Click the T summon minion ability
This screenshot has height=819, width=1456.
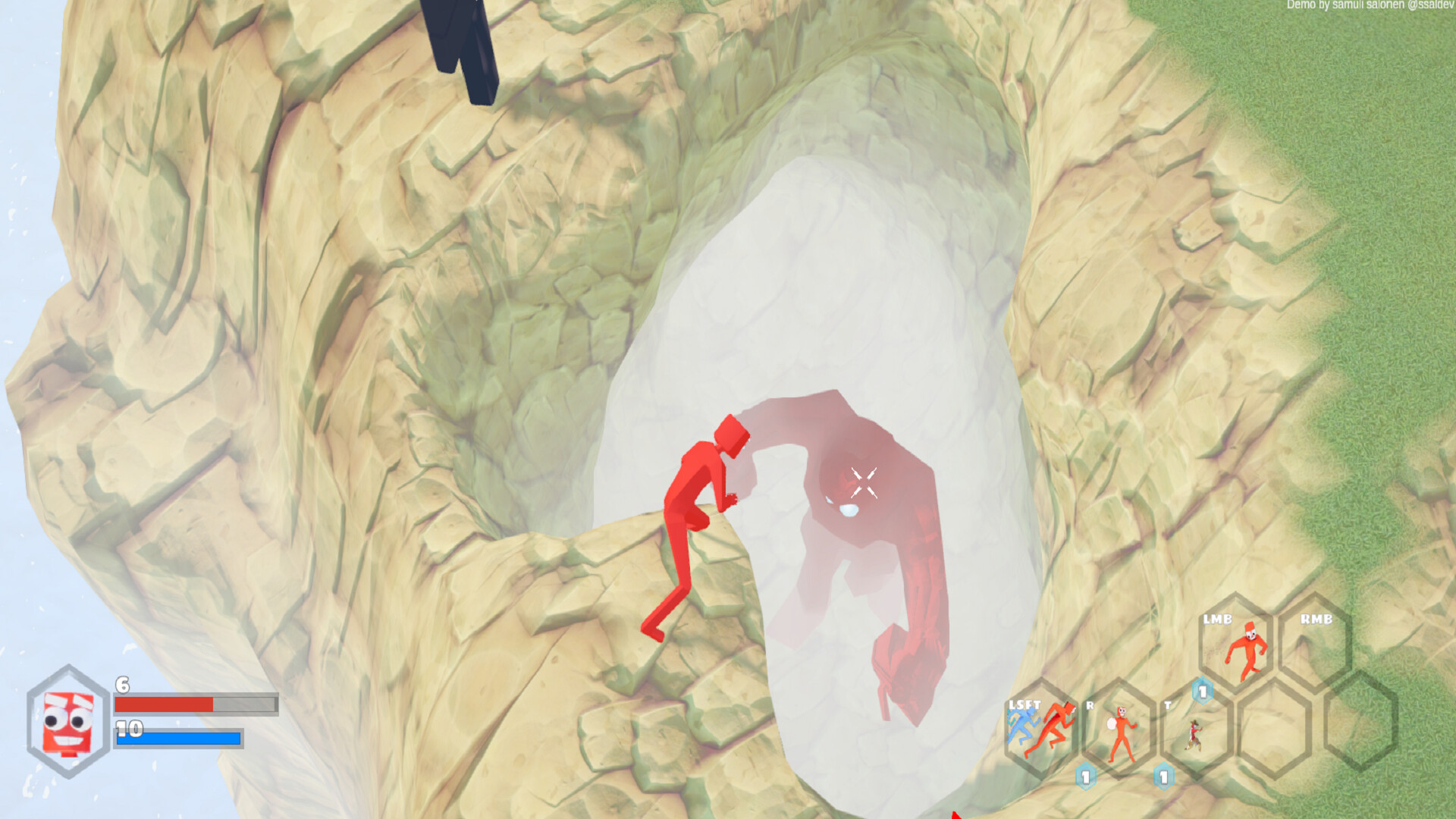pyautogui.click(x=1194, y=733)
